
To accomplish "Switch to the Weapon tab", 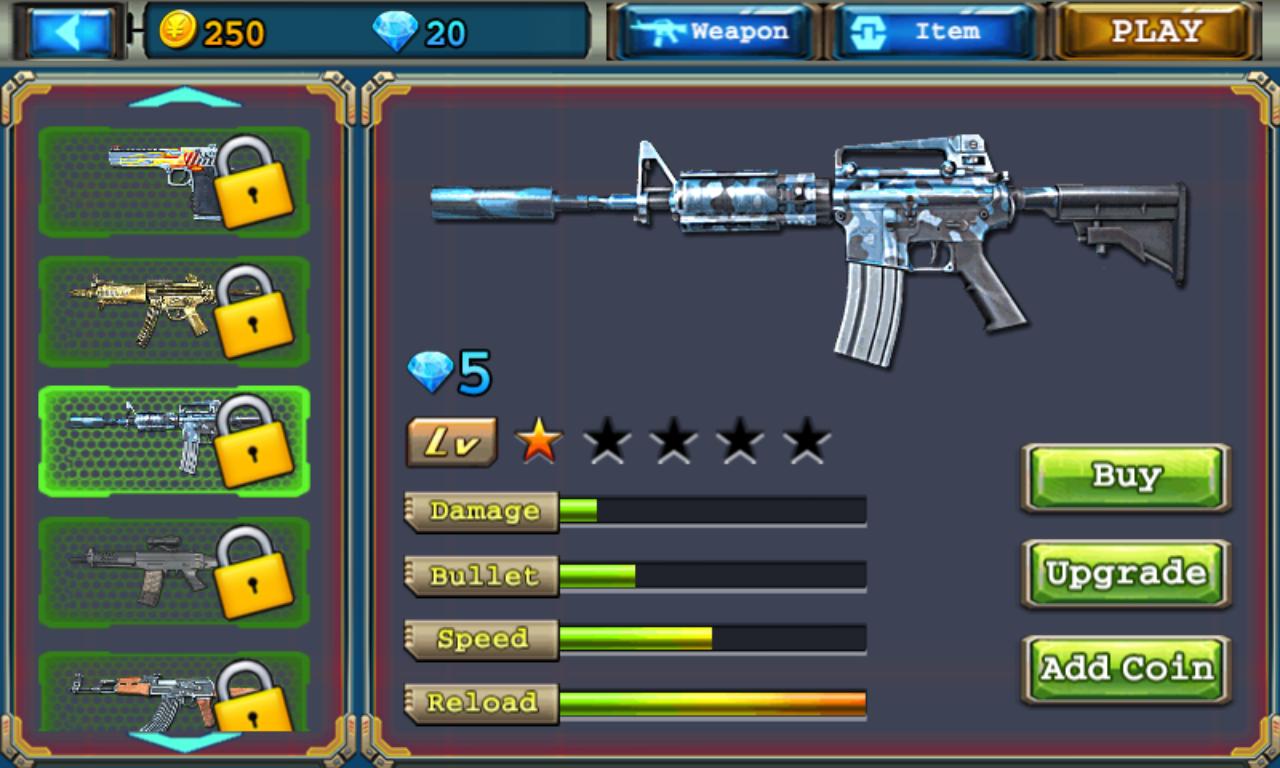I will tap(712, 31).
